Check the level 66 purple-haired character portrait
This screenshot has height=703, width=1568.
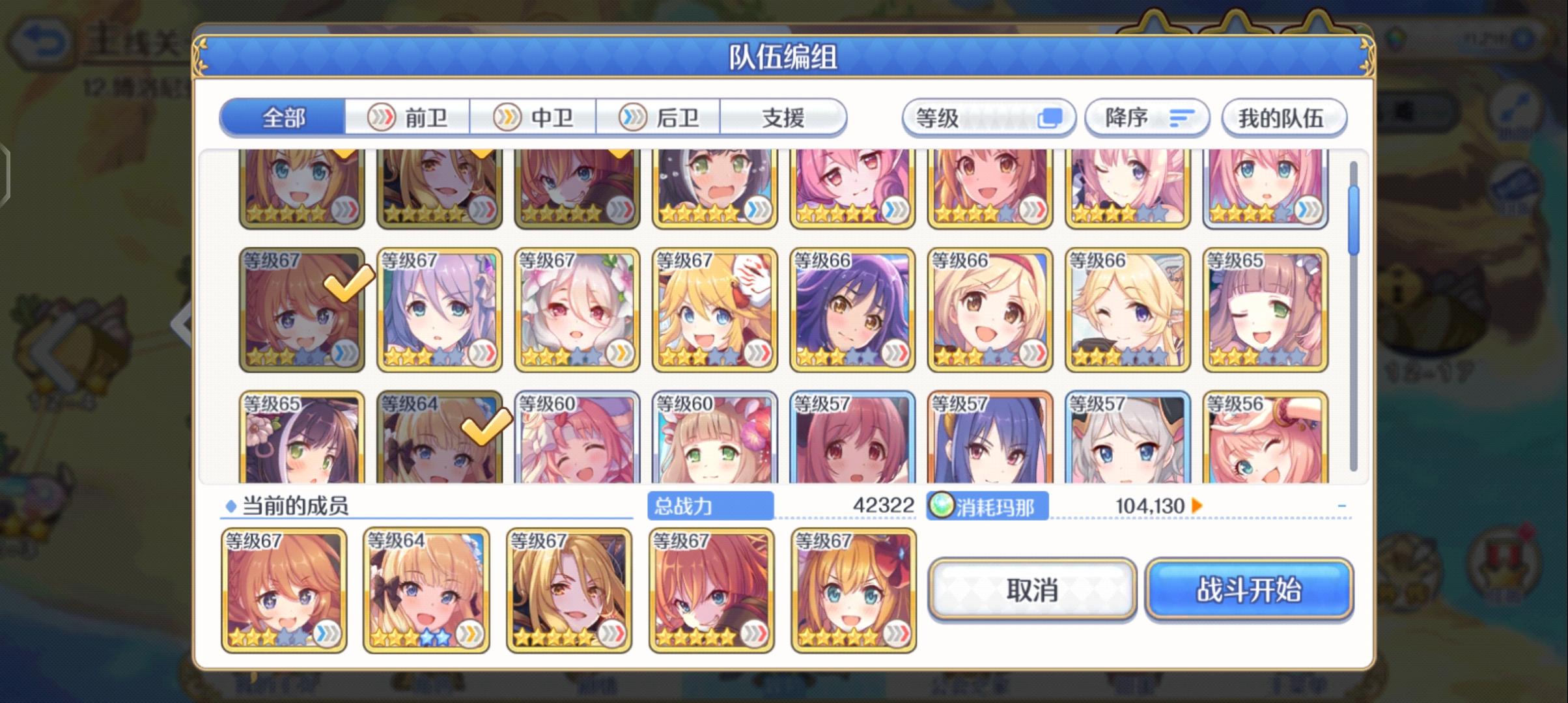click(851, 309)
